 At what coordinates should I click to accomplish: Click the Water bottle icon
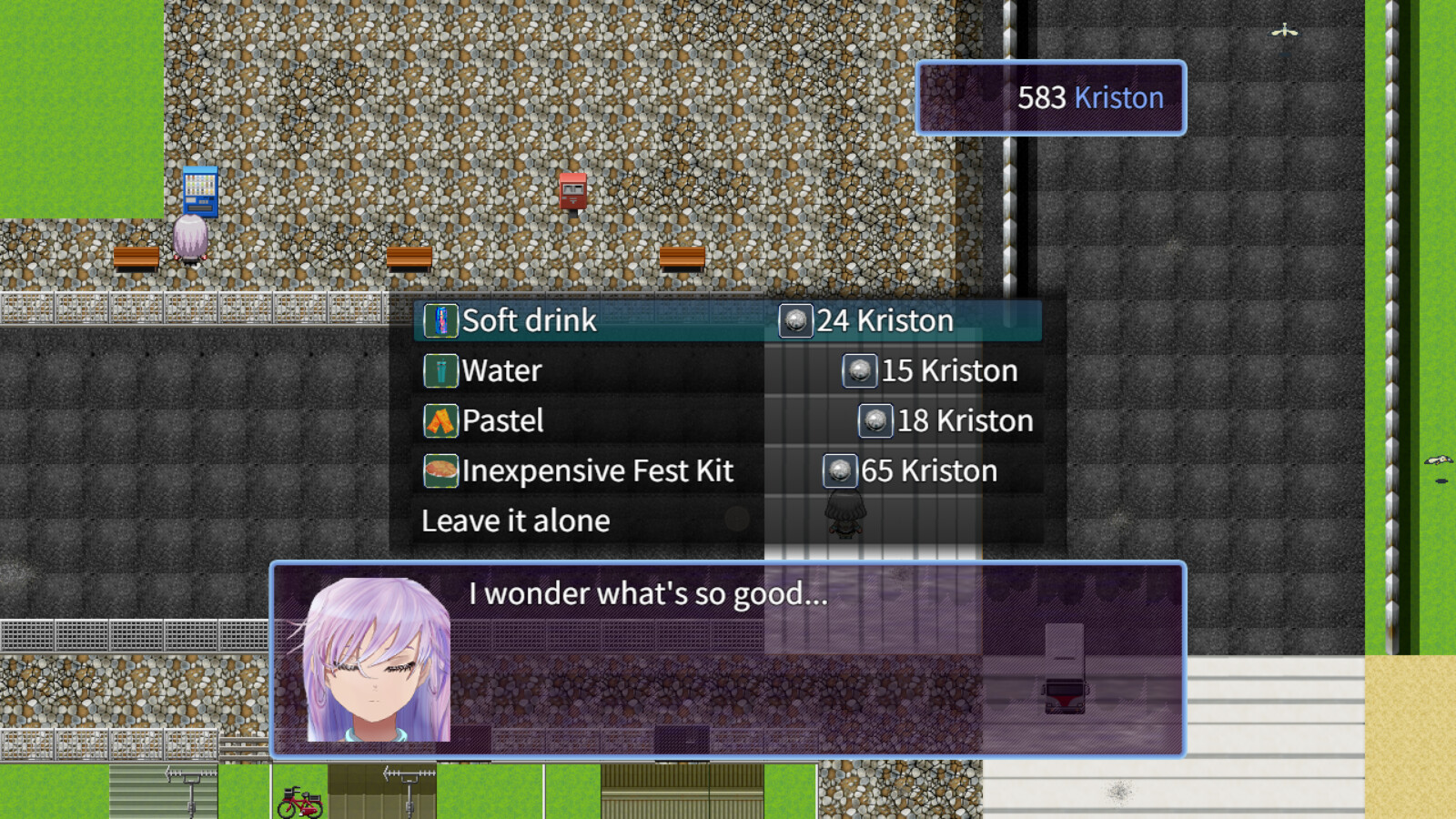point(441,370)
